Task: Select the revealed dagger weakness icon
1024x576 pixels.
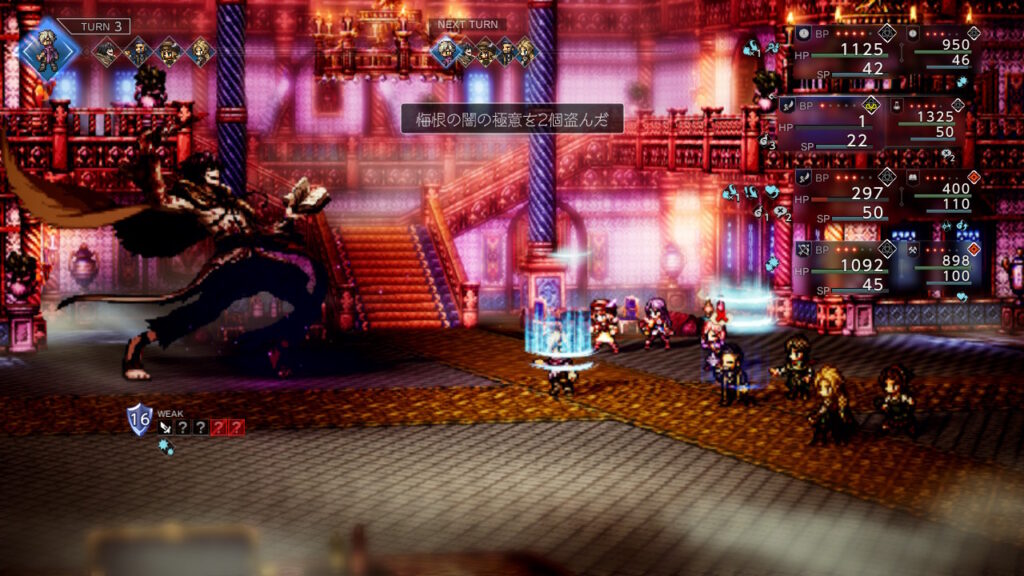Action: click(165, 426)
